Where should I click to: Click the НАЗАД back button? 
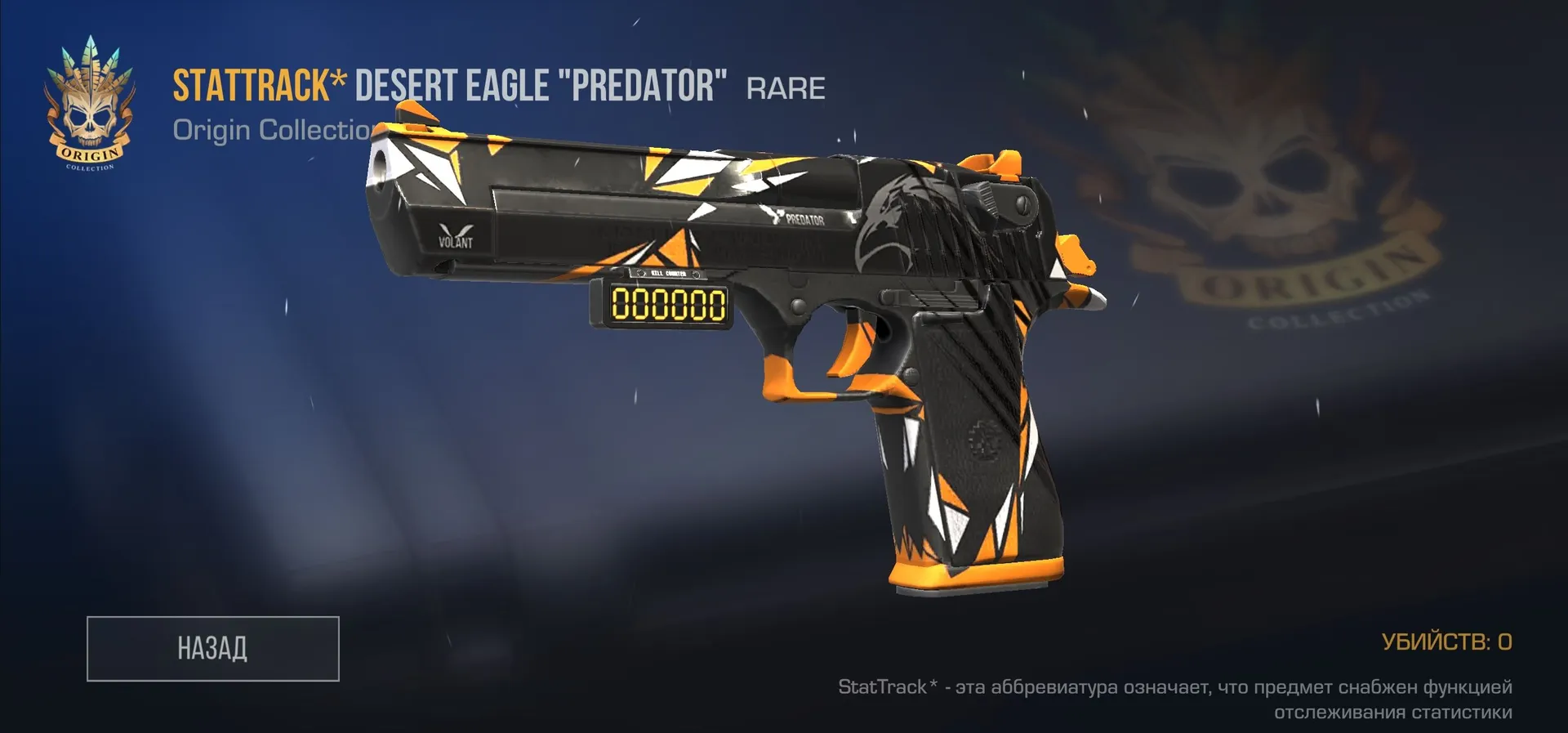click(212, 648)
